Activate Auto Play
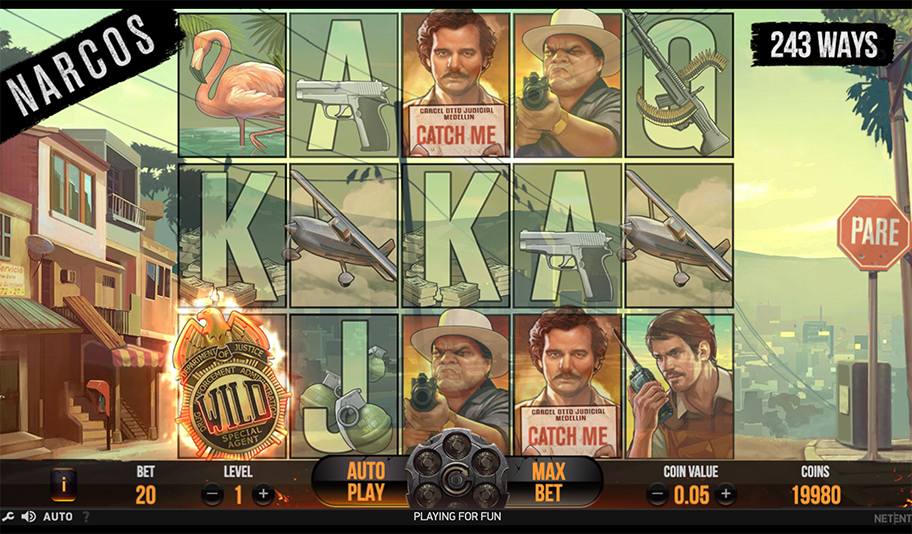The image size is (912, 534). pos(365,481)
